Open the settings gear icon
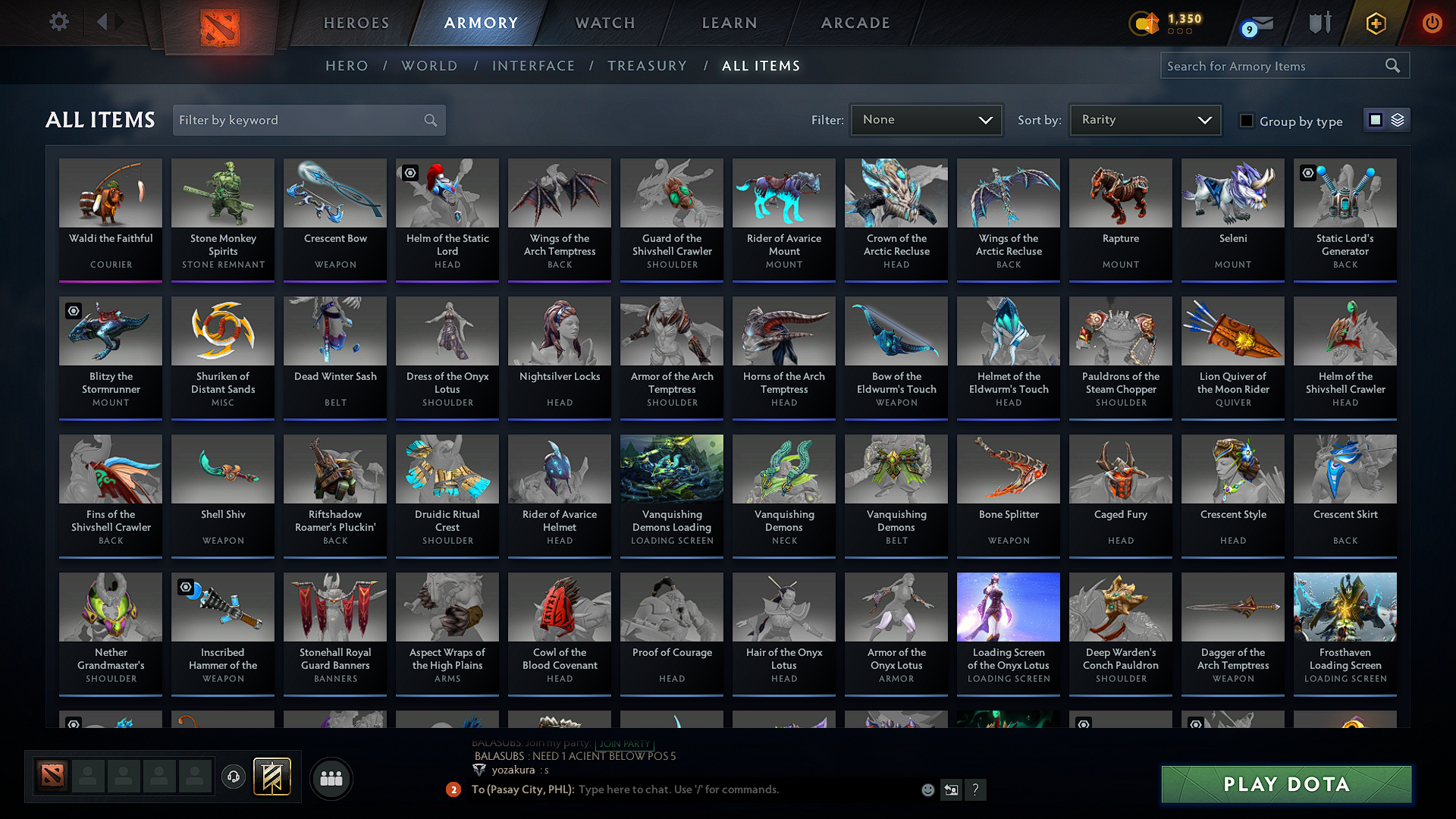This screenshot has width=1456, height=819. coord(59,22)
